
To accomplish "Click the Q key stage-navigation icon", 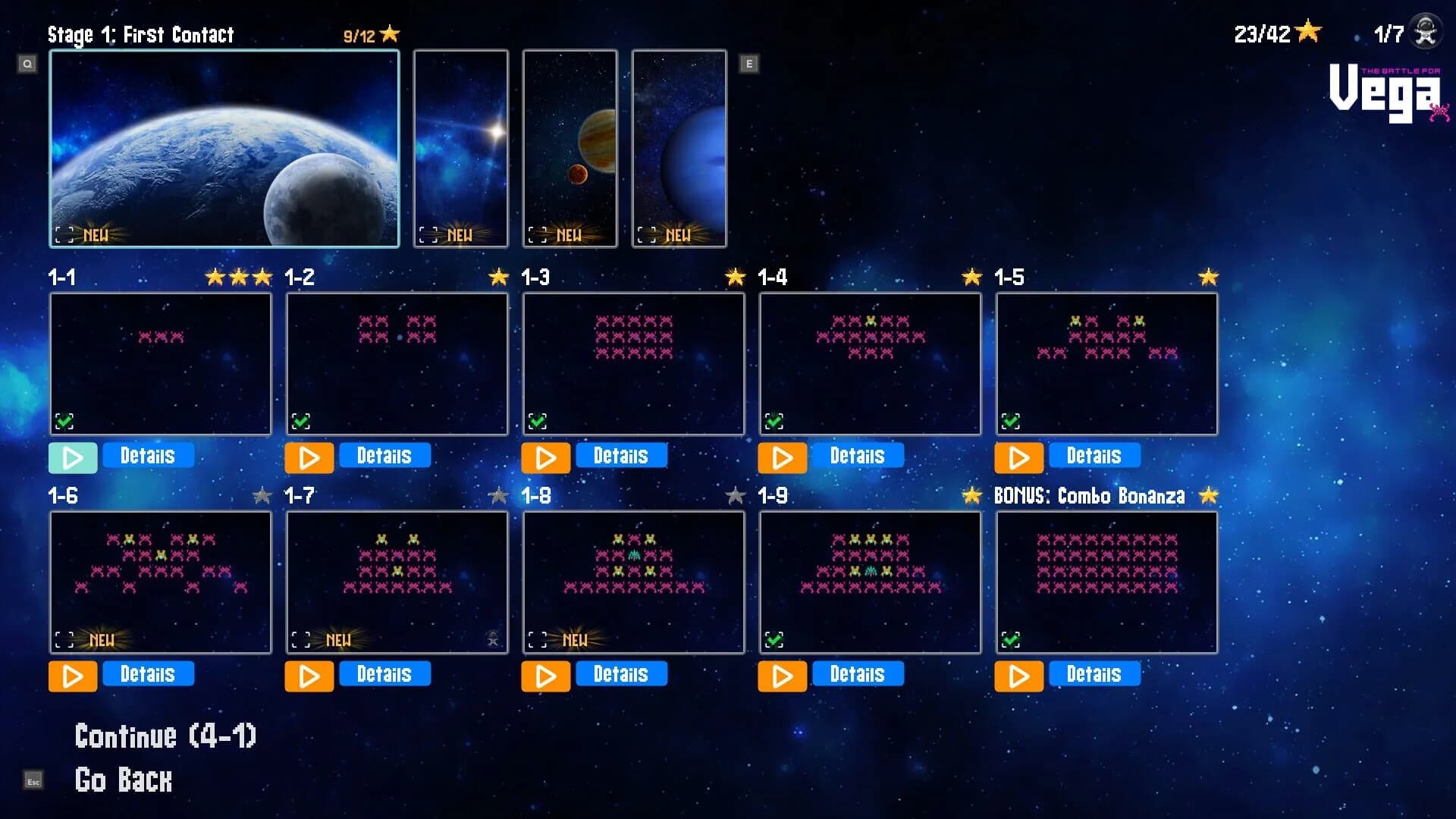I will point(28,64).
